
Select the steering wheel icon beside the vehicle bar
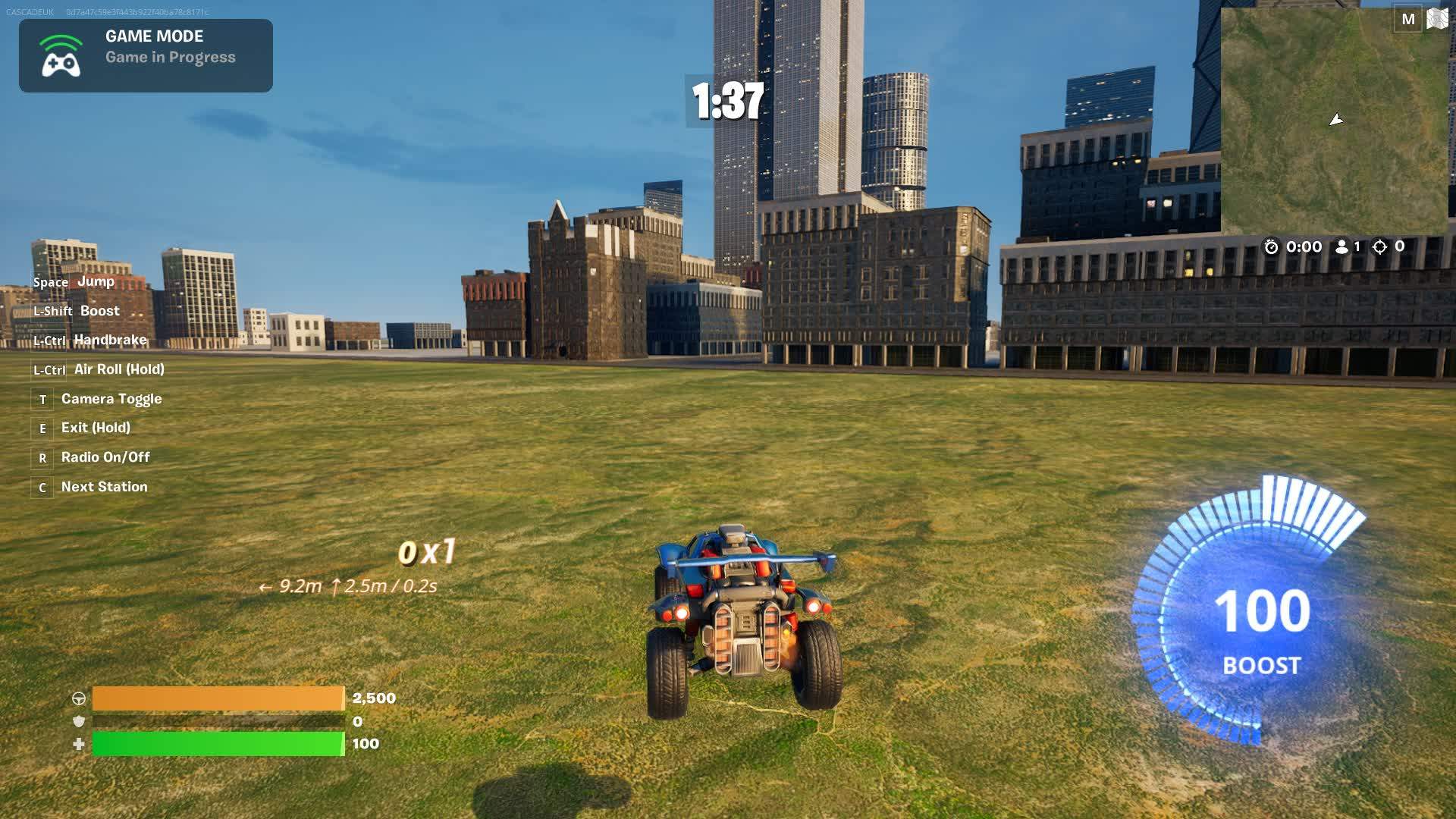pos(78,699)
